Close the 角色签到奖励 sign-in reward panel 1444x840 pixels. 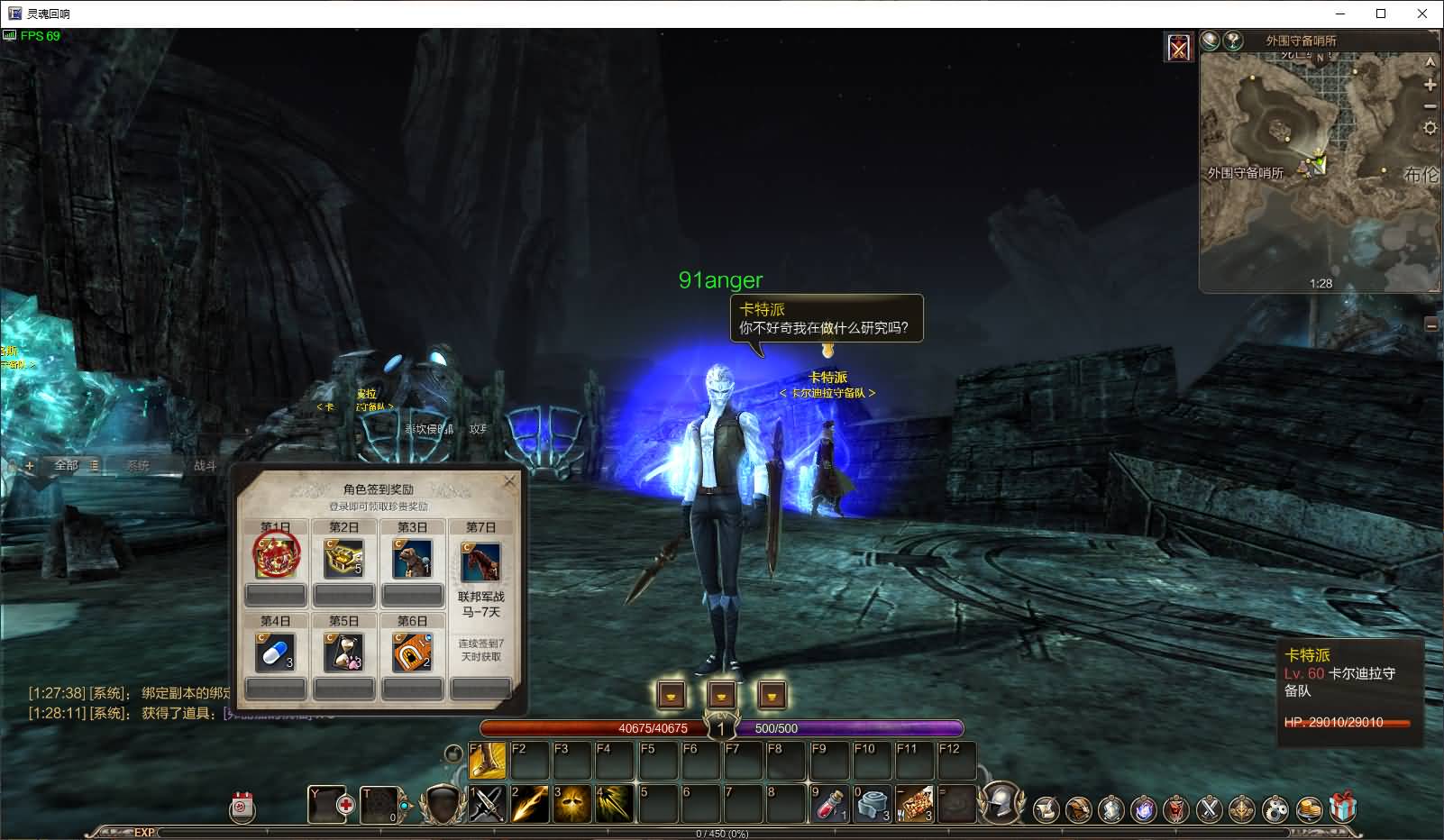[509, 481]
